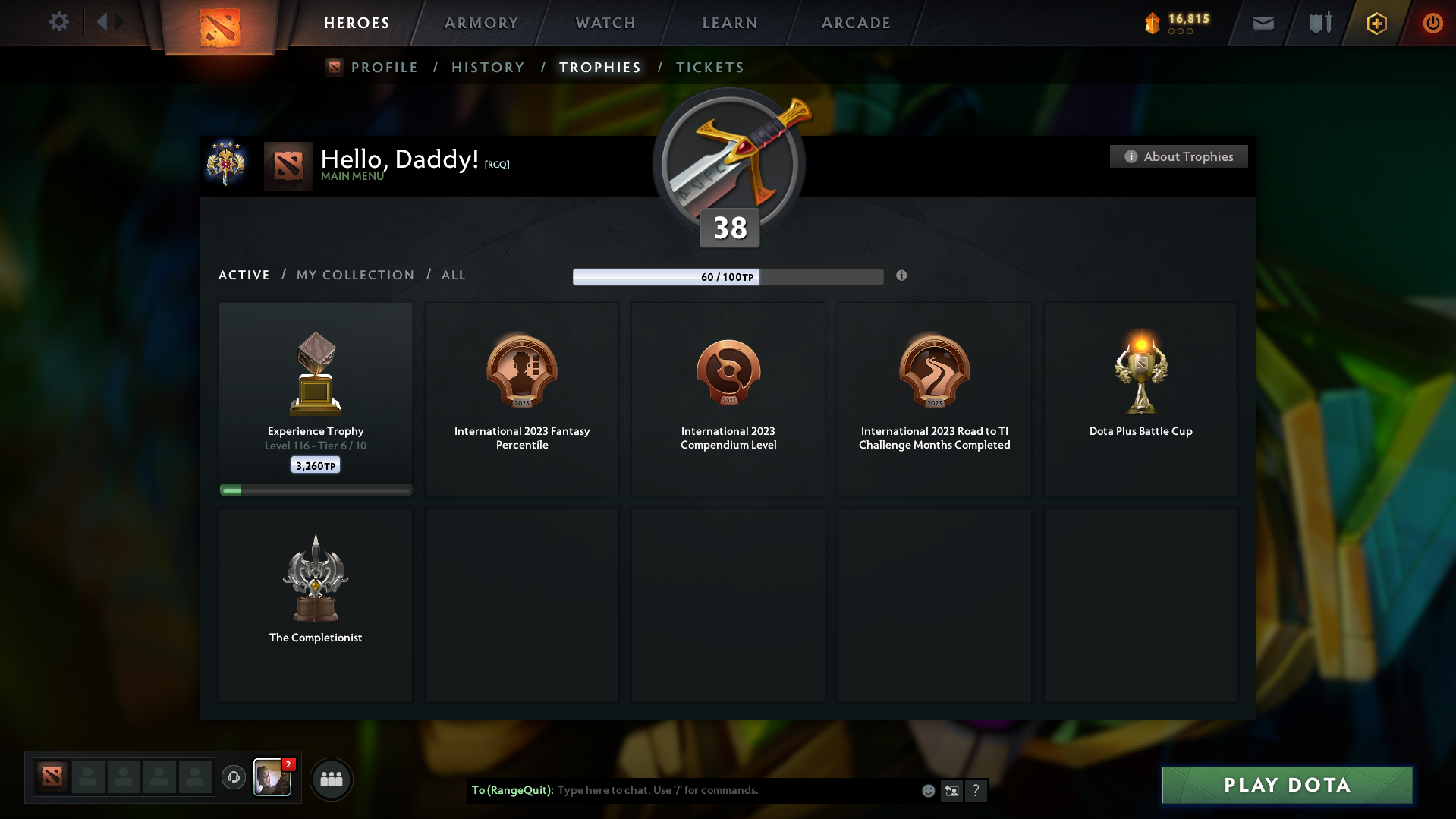Click the chat channel switcher icon

[951, 790]
